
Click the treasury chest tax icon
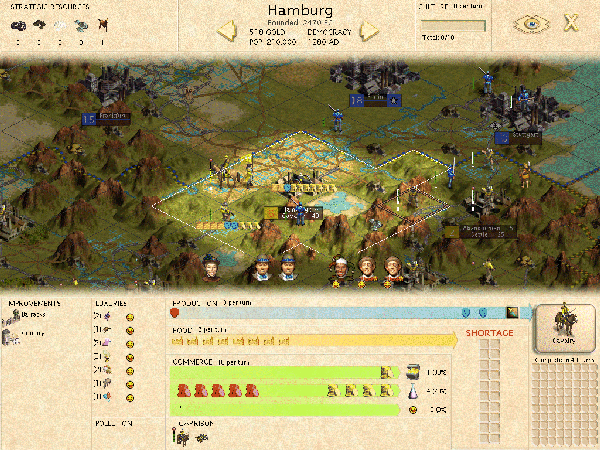(x=410, y=371)
